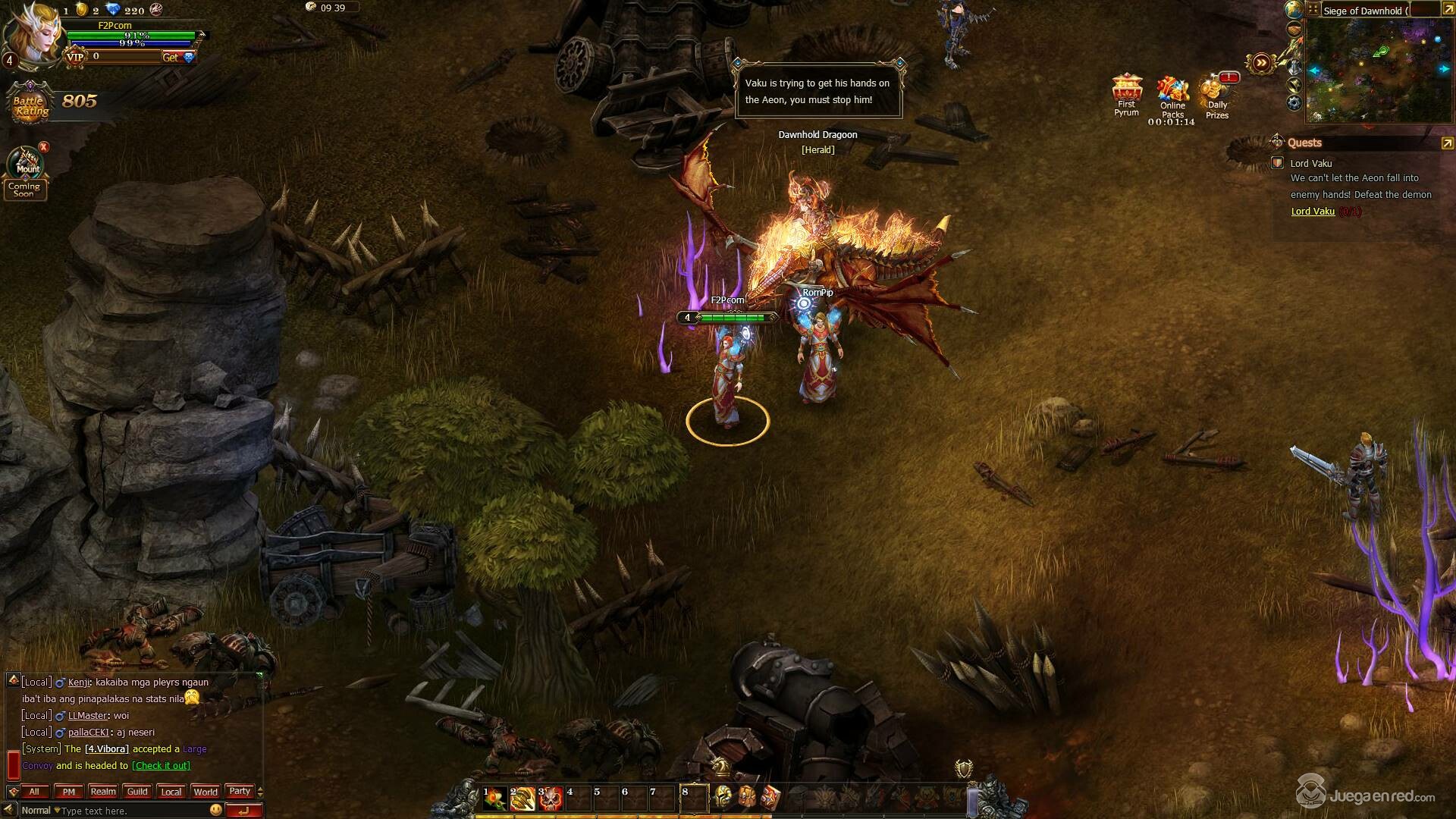Close the Mount Coming Soon notice
Image resolution: width=1456 pixels, height=819 pixels.
tap(44, 147)
